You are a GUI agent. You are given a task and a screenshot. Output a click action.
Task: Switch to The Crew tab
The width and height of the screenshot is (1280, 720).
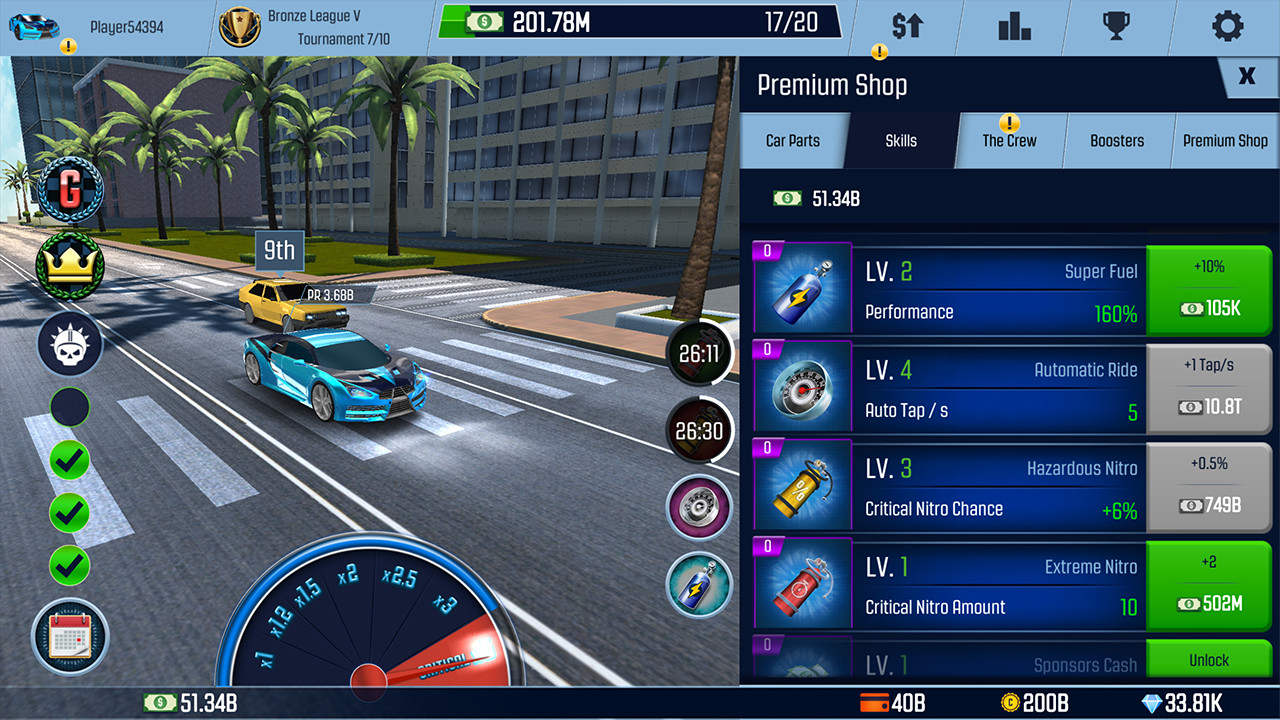pyautogui.click(x=1009, y=140)
